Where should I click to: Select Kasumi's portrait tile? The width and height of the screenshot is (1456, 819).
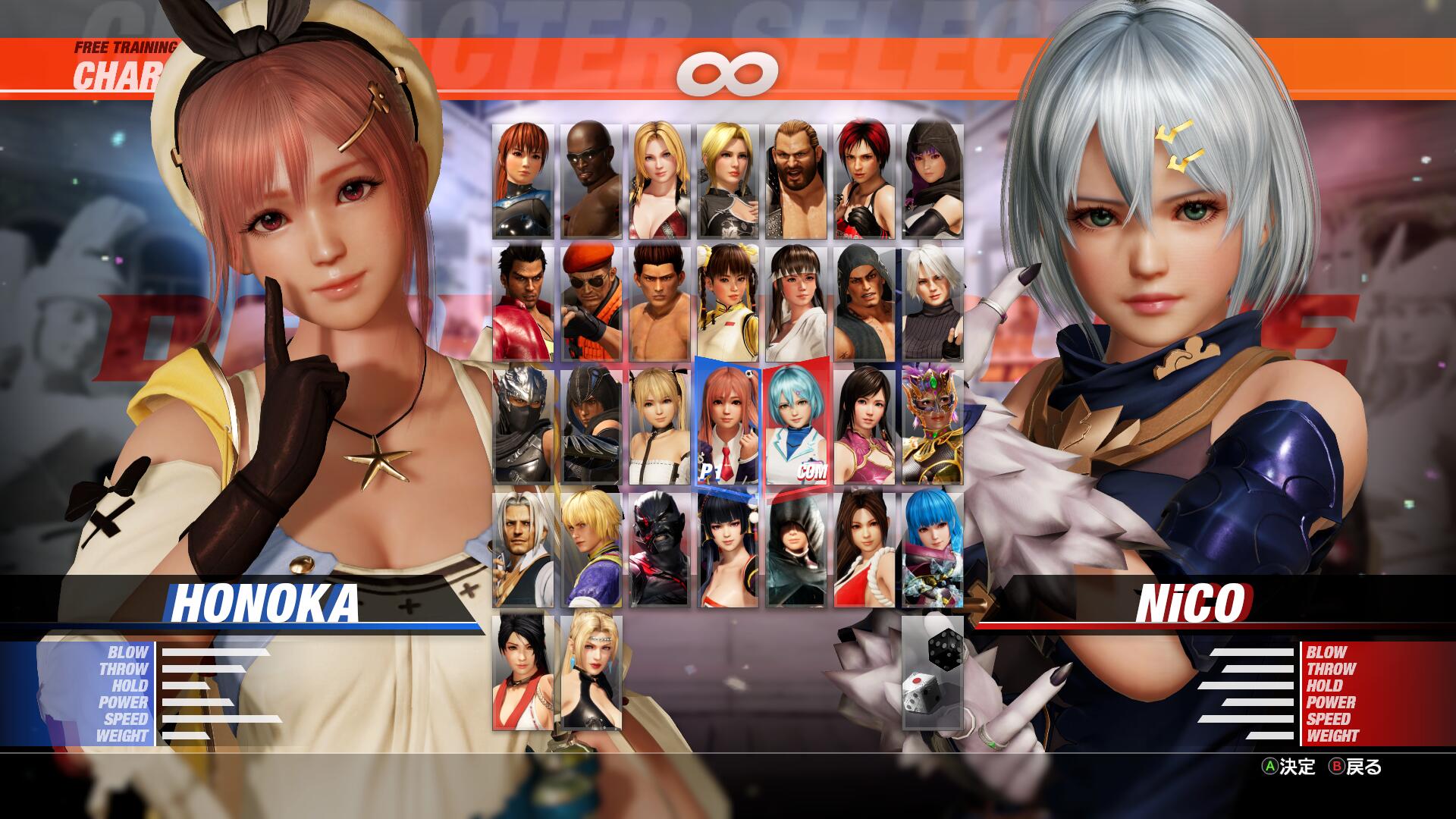click(523, 181)
